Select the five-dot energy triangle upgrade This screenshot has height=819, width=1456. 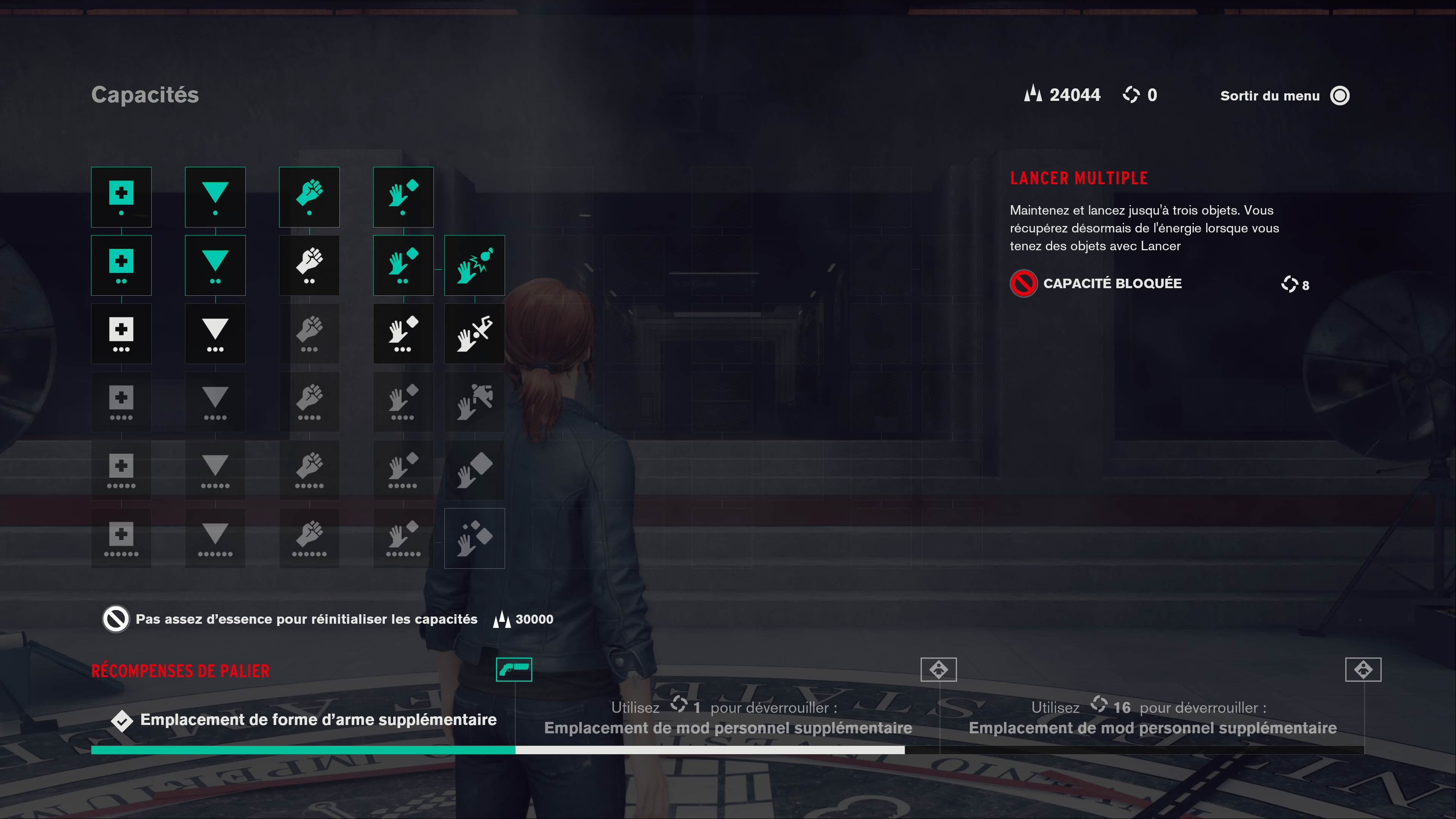tap(215, 470)
